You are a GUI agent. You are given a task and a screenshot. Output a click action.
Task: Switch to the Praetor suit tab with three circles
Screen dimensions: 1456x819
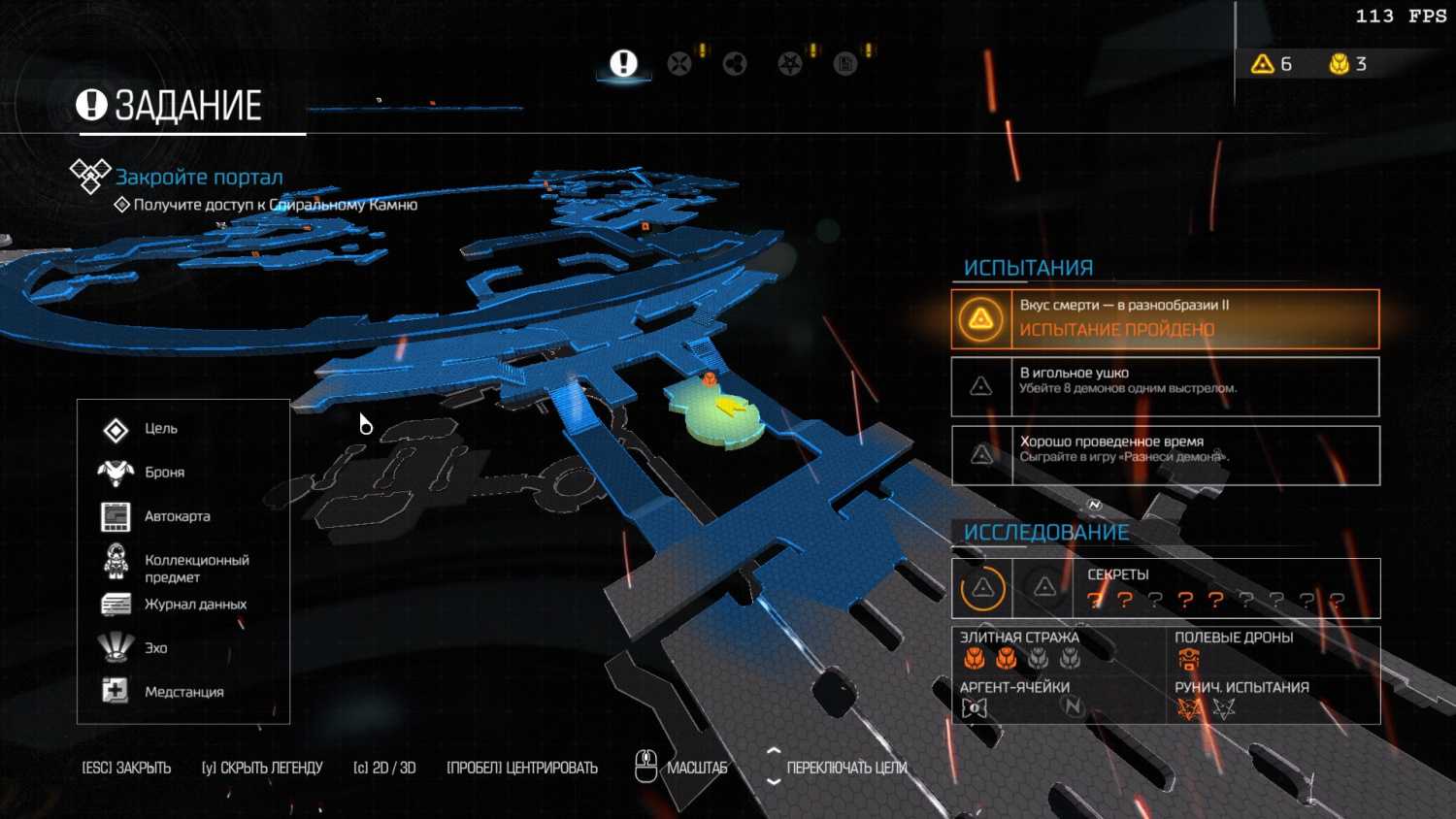(x=735, y=64)
